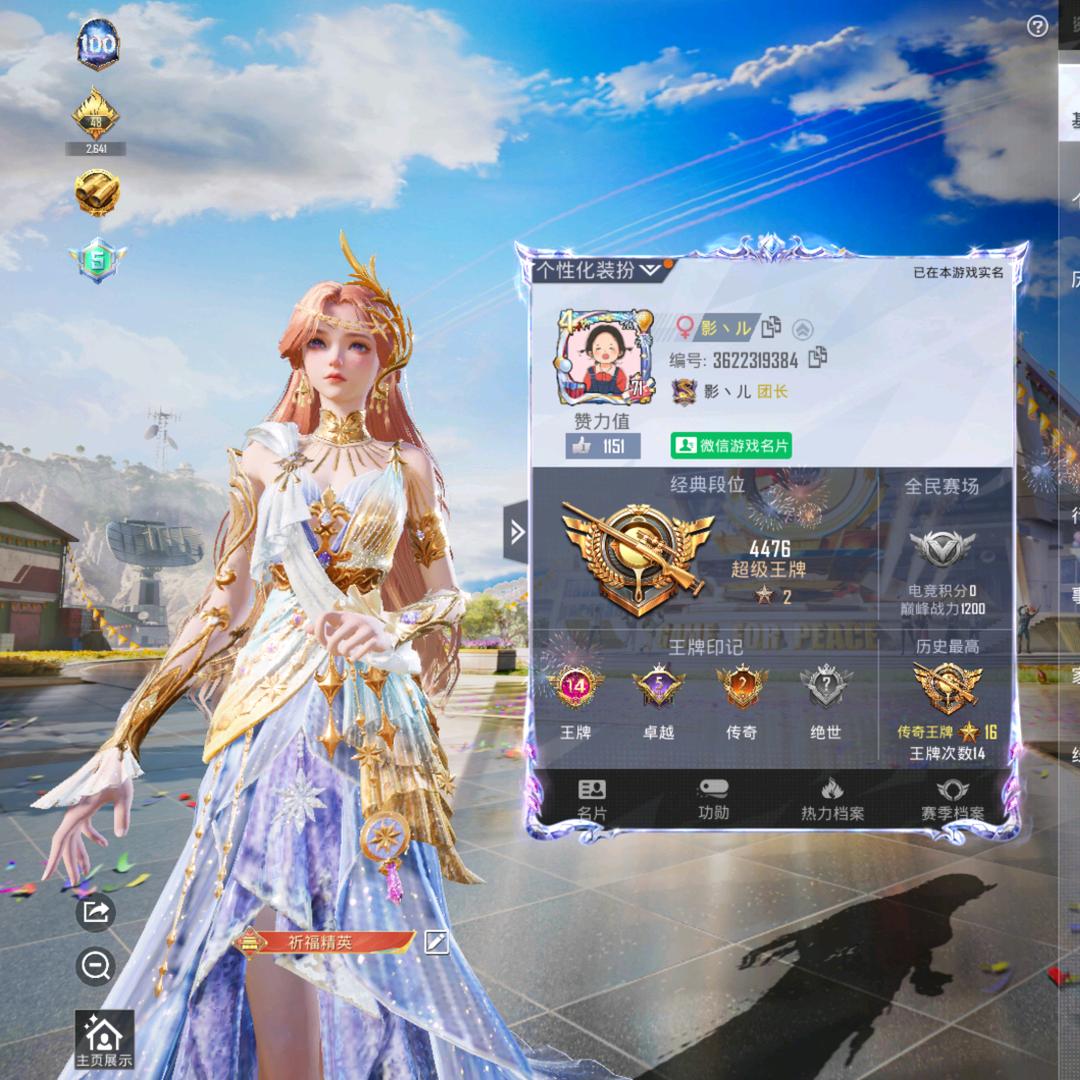Open the 微信游戏名片 card
Viewport: 1080px width, 1080px height.
point(731,446)
